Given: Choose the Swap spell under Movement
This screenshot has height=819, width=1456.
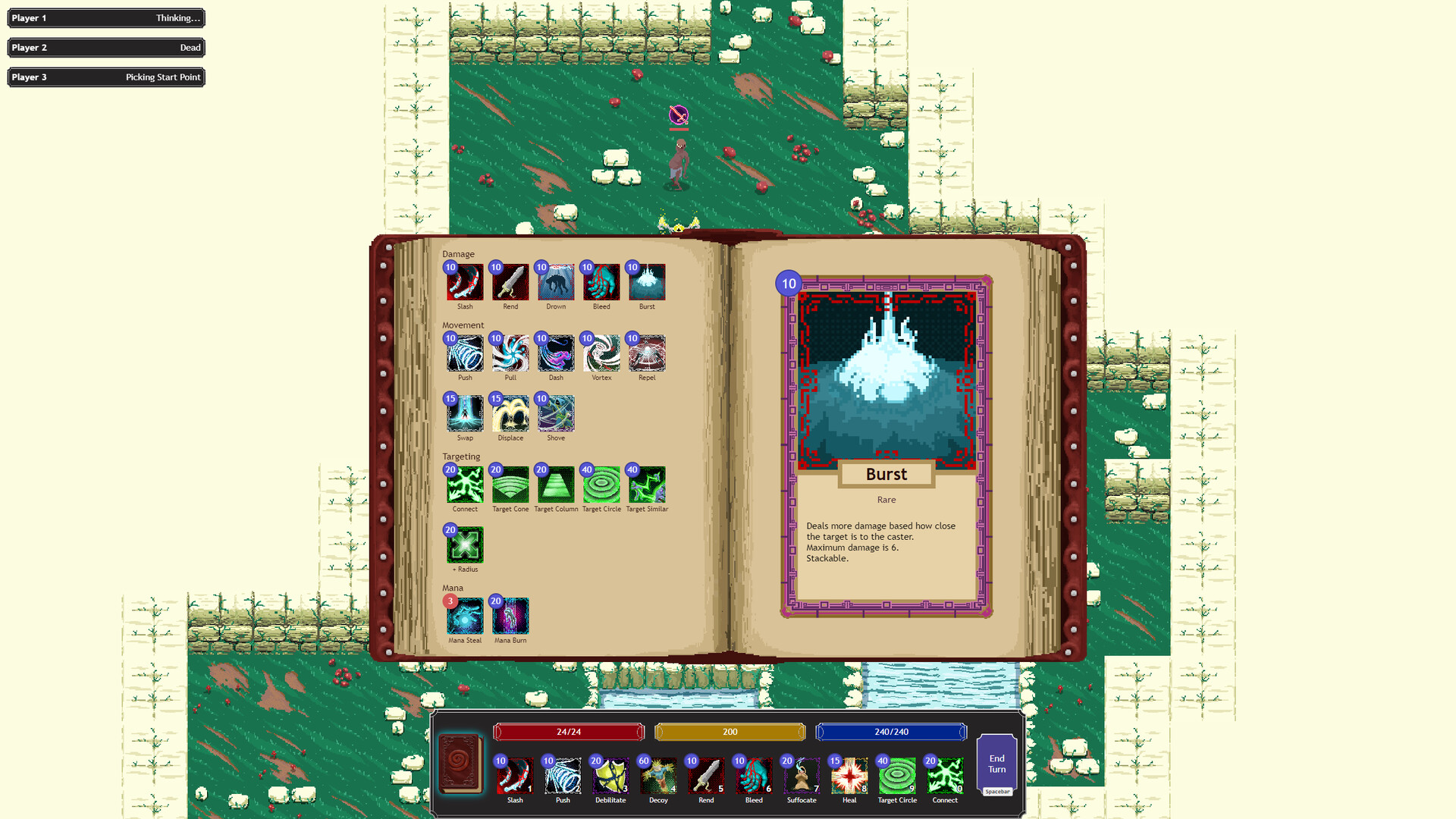Looking at the screenshot, I should pyautogui.click(x=464, y=414).
